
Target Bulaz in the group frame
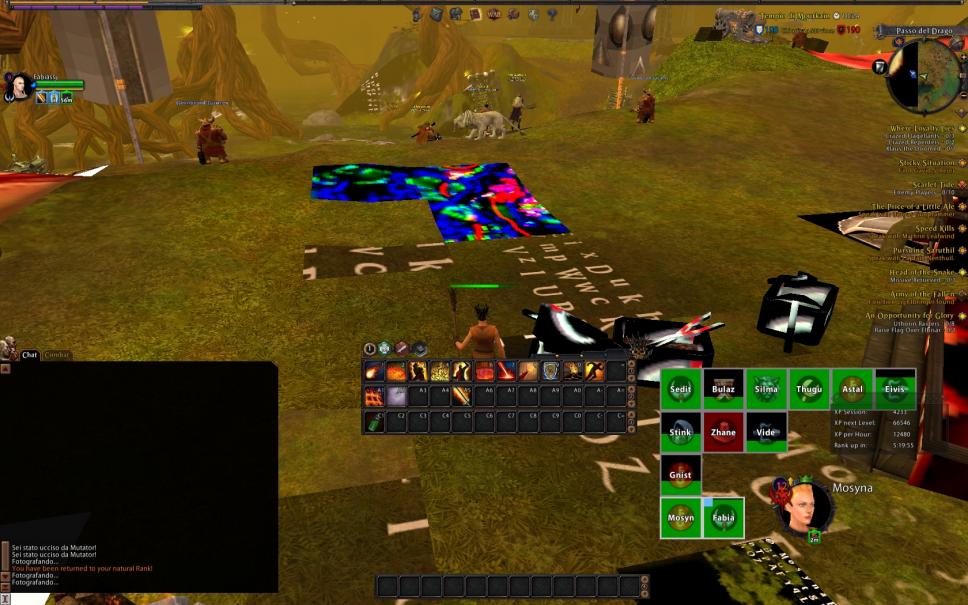723,389
